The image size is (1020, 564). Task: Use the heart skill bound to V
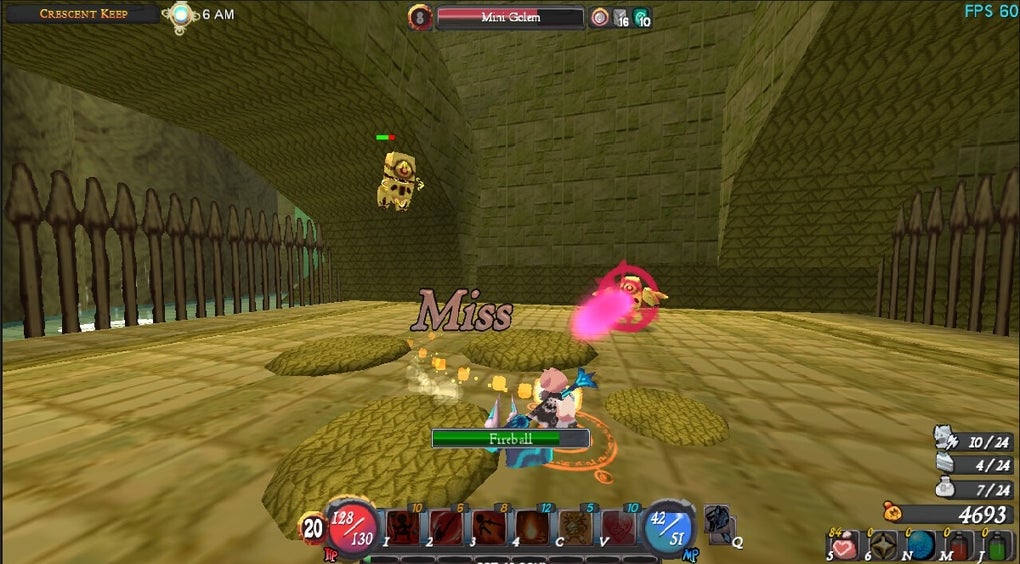pyautogui.click(x=618, y=527)
